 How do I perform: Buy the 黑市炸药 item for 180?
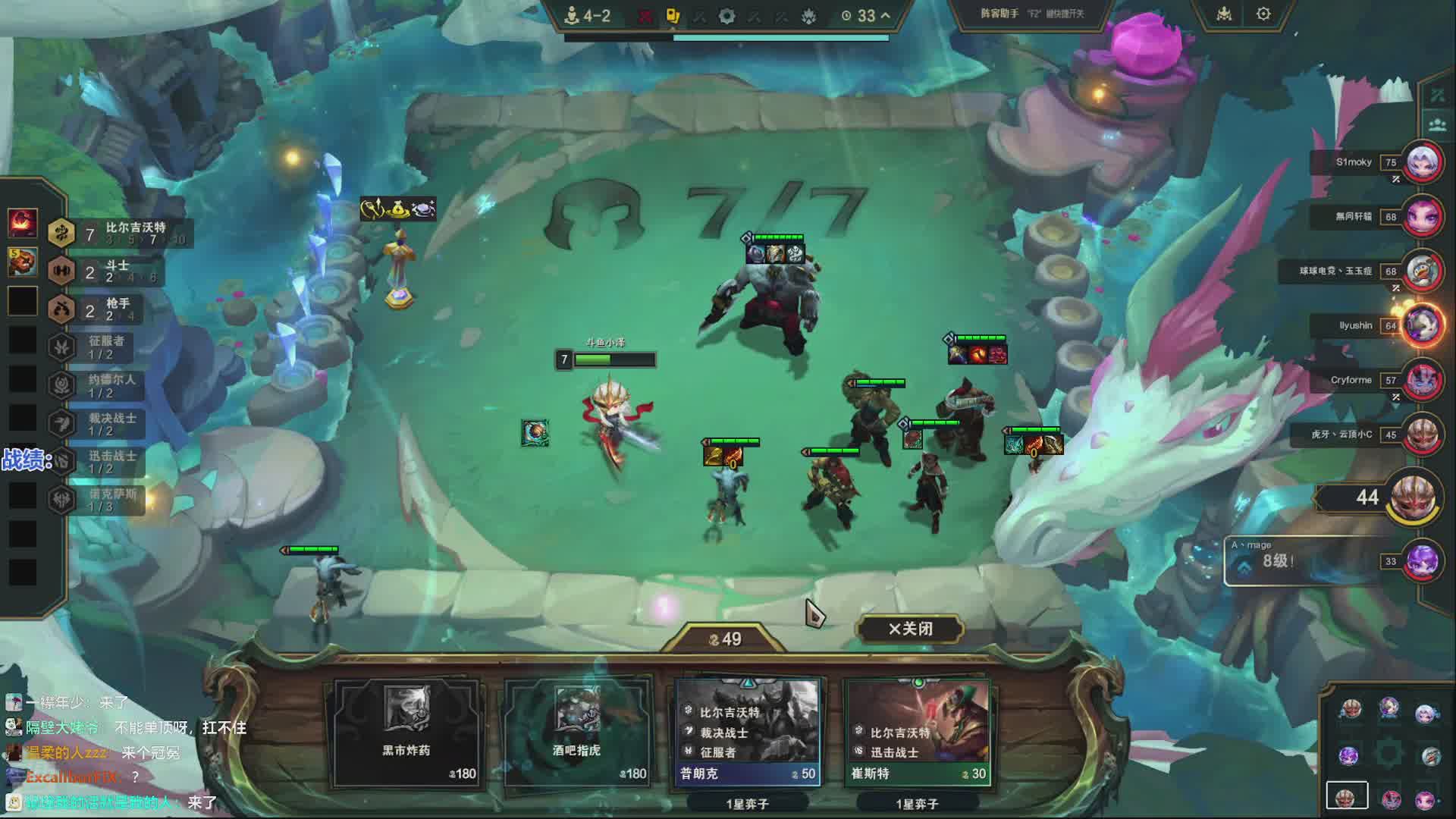coord(406,732)
